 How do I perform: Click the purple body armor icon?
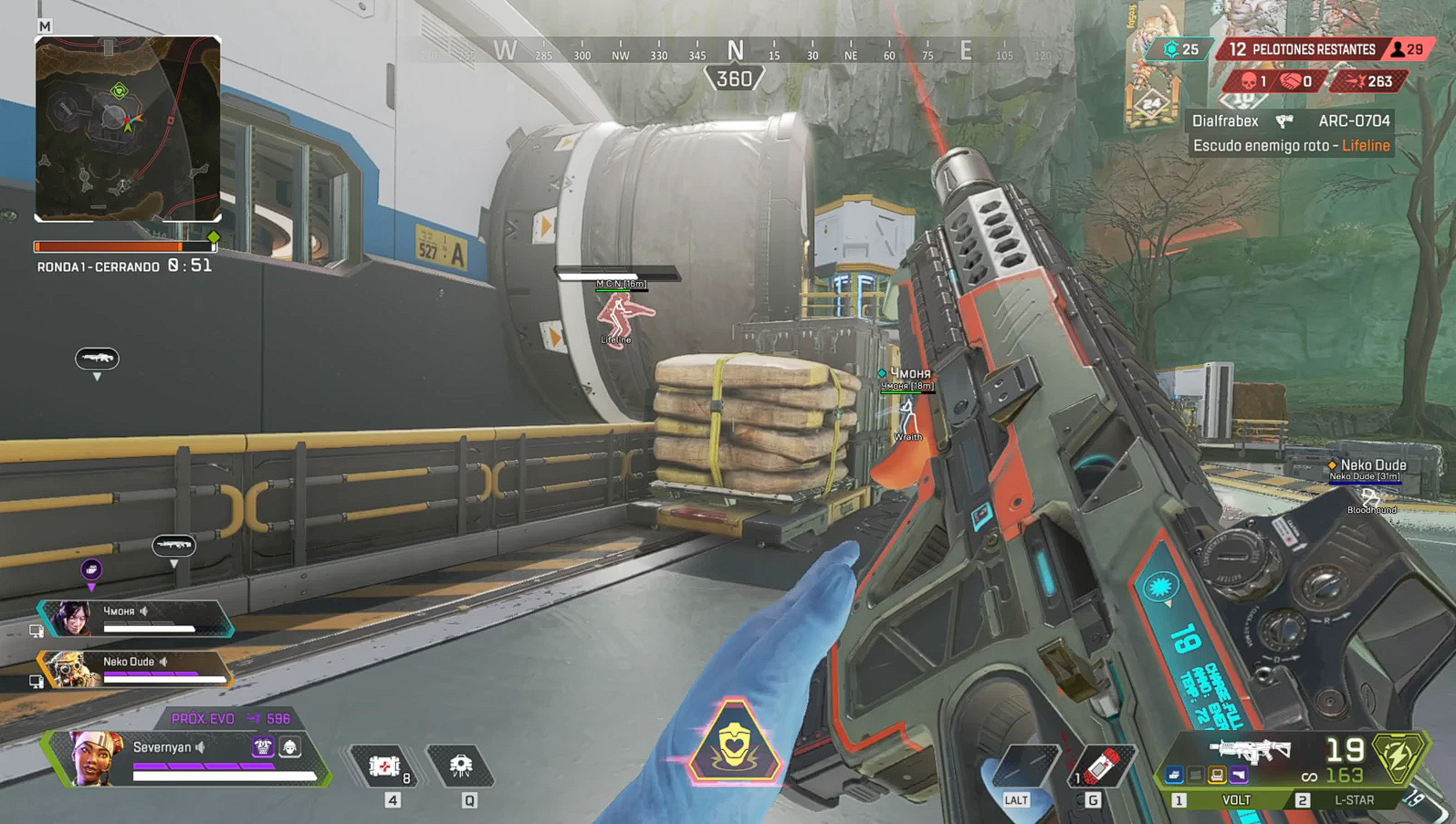tap(263, 747)
